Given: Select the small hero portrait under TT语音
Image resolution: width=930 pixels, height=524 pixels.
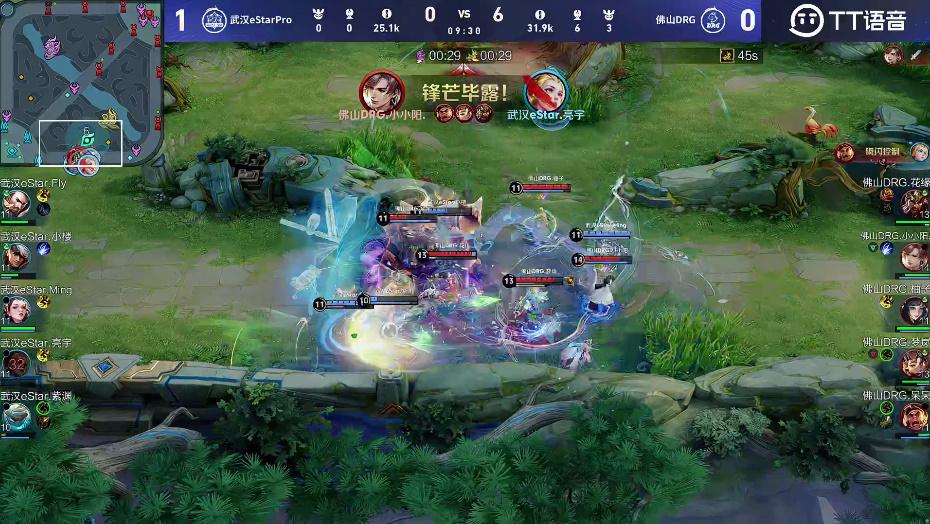Looking at the screenshot, I should [892, 55].
